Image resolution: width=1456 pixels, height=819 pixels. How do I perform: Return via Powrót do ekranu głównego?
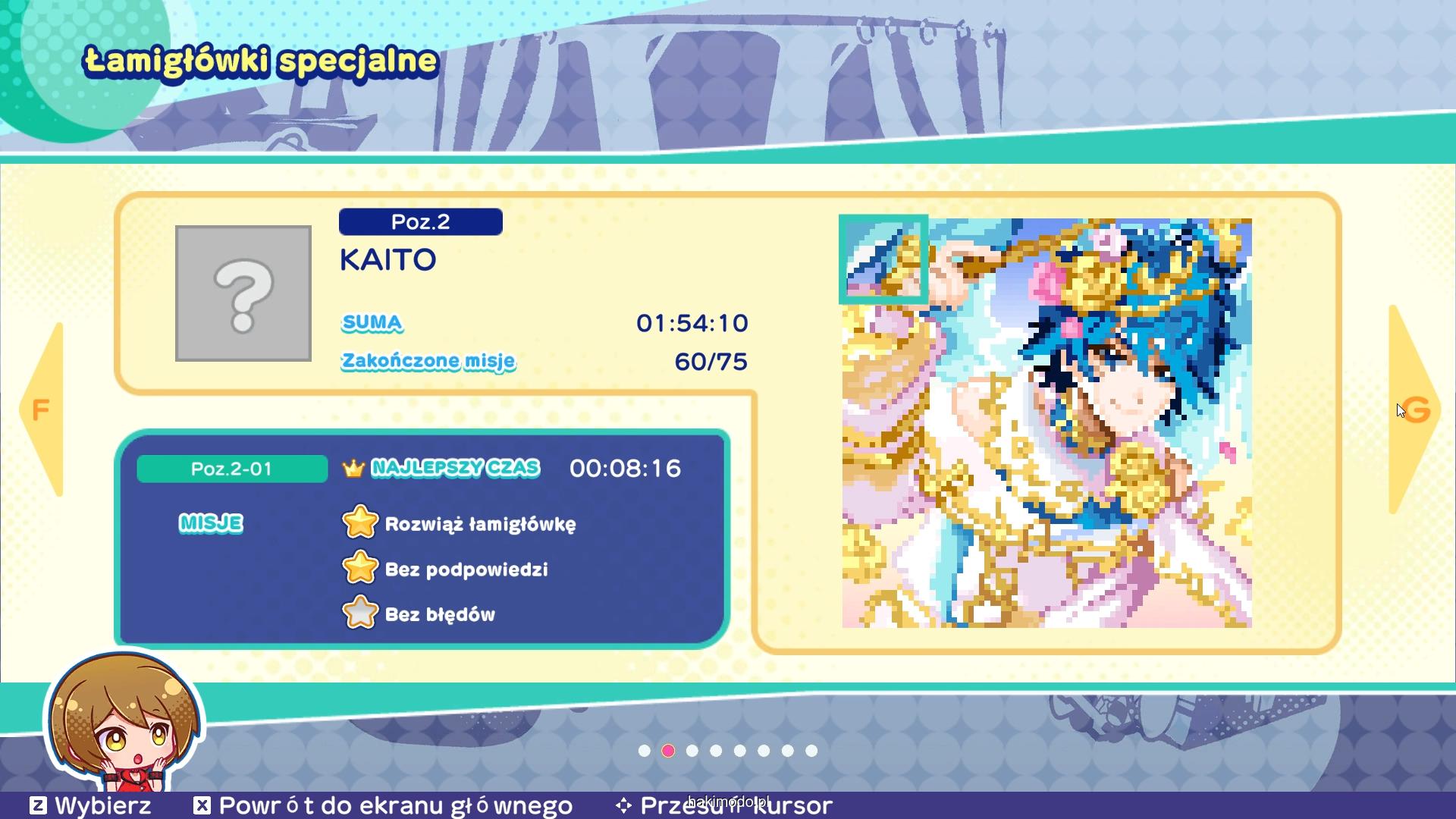pos(383,805)
